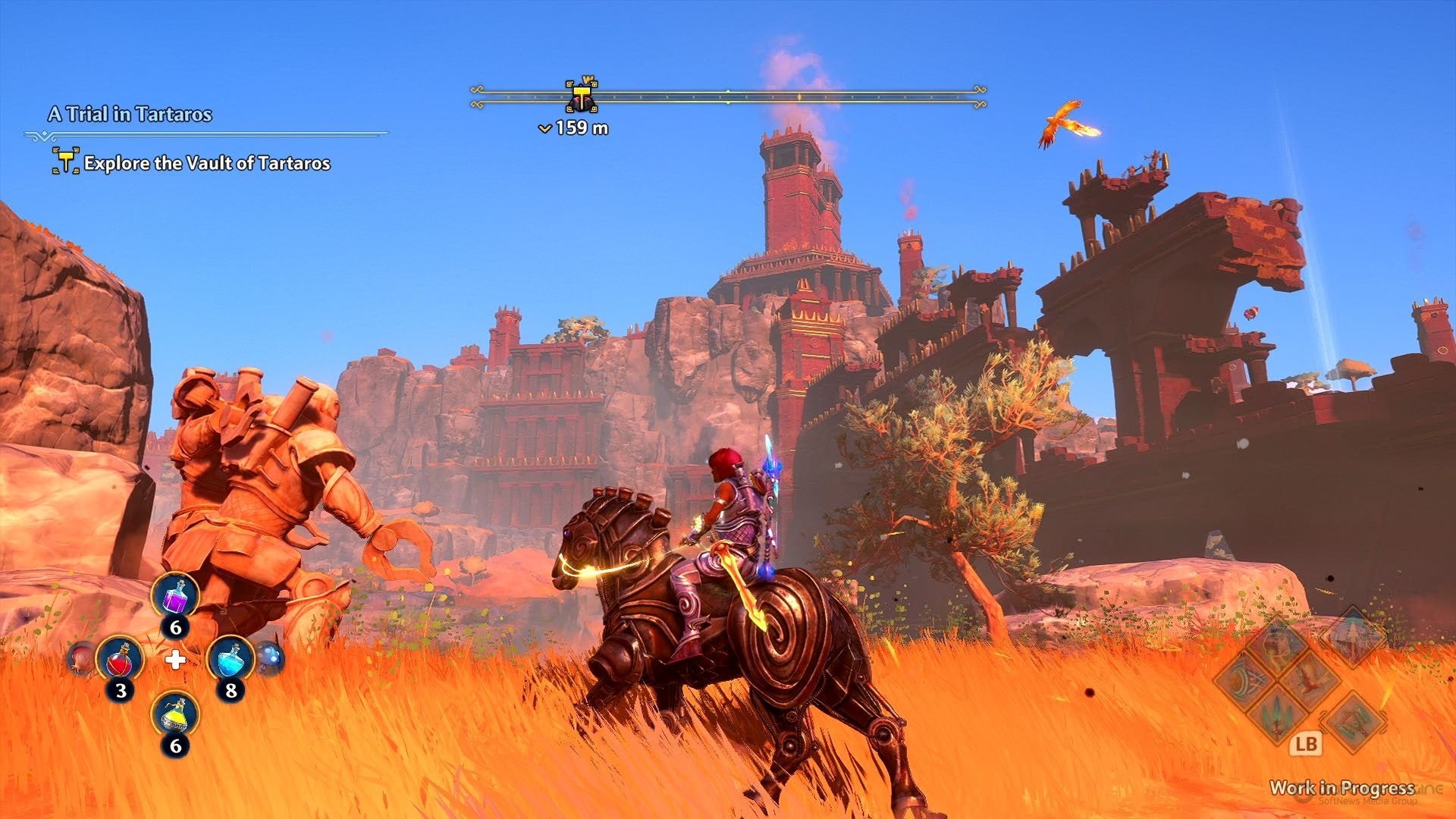Pick the blue mushroom item beside the blue potion

270,657
